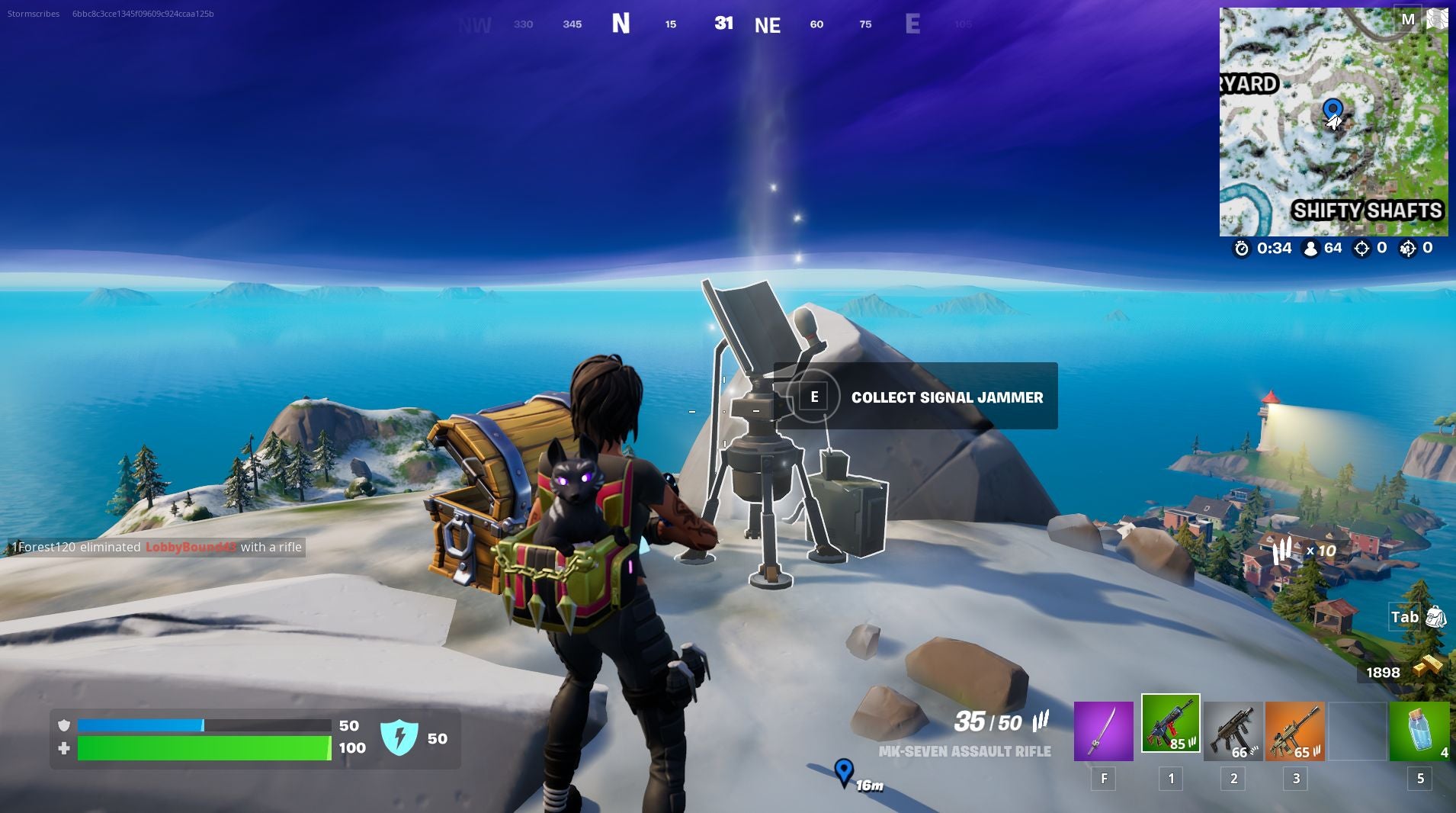Select the SMG in hotbar slot 2
This screenshot has width=1456, height=813.
(x=1232, y=731)
